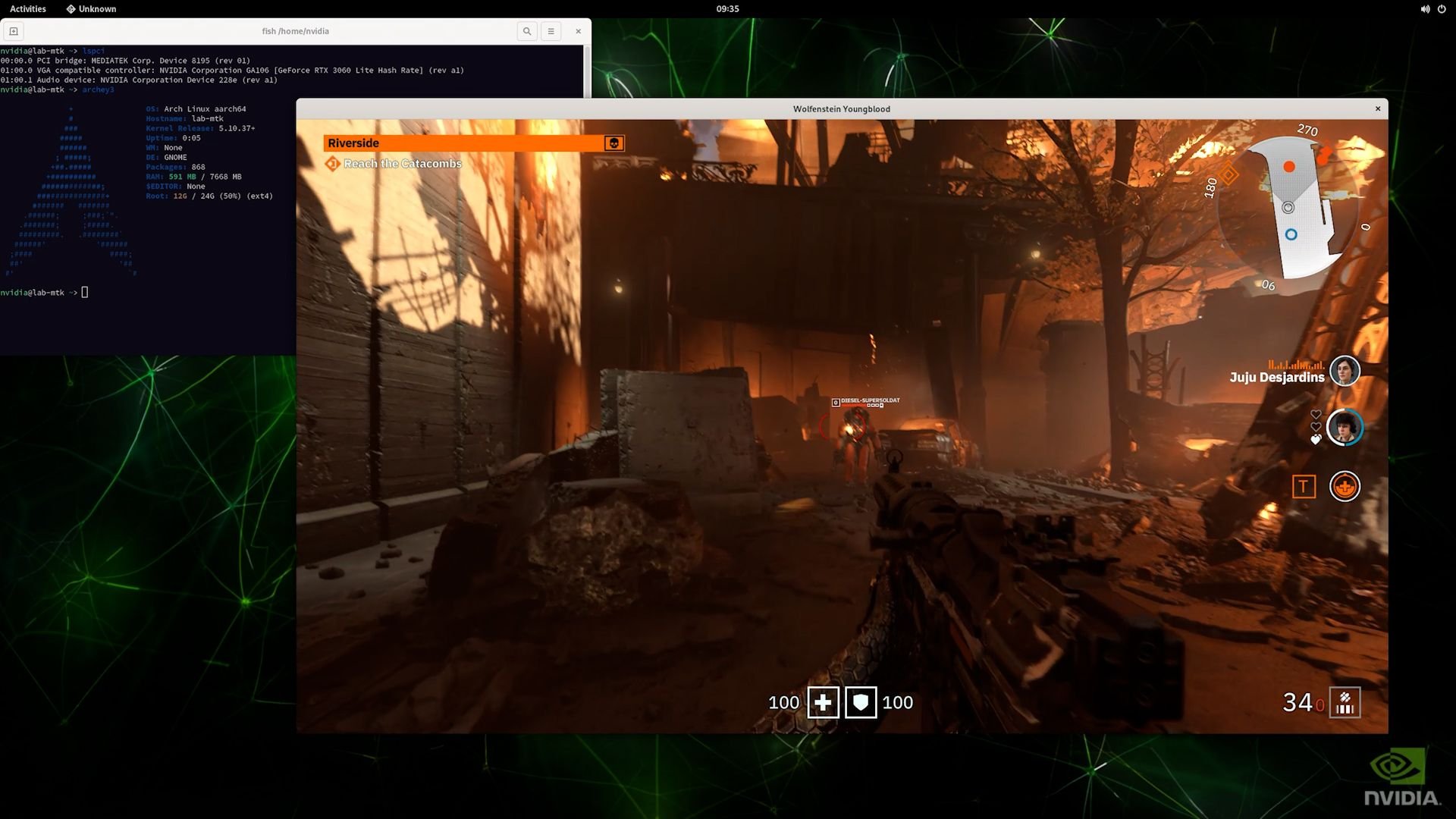The width and height of the screenshot is (1456, 819).
Task: Select Juju Desjardins' portrait
Action: pyautogui.click(x=1345, y=372)
